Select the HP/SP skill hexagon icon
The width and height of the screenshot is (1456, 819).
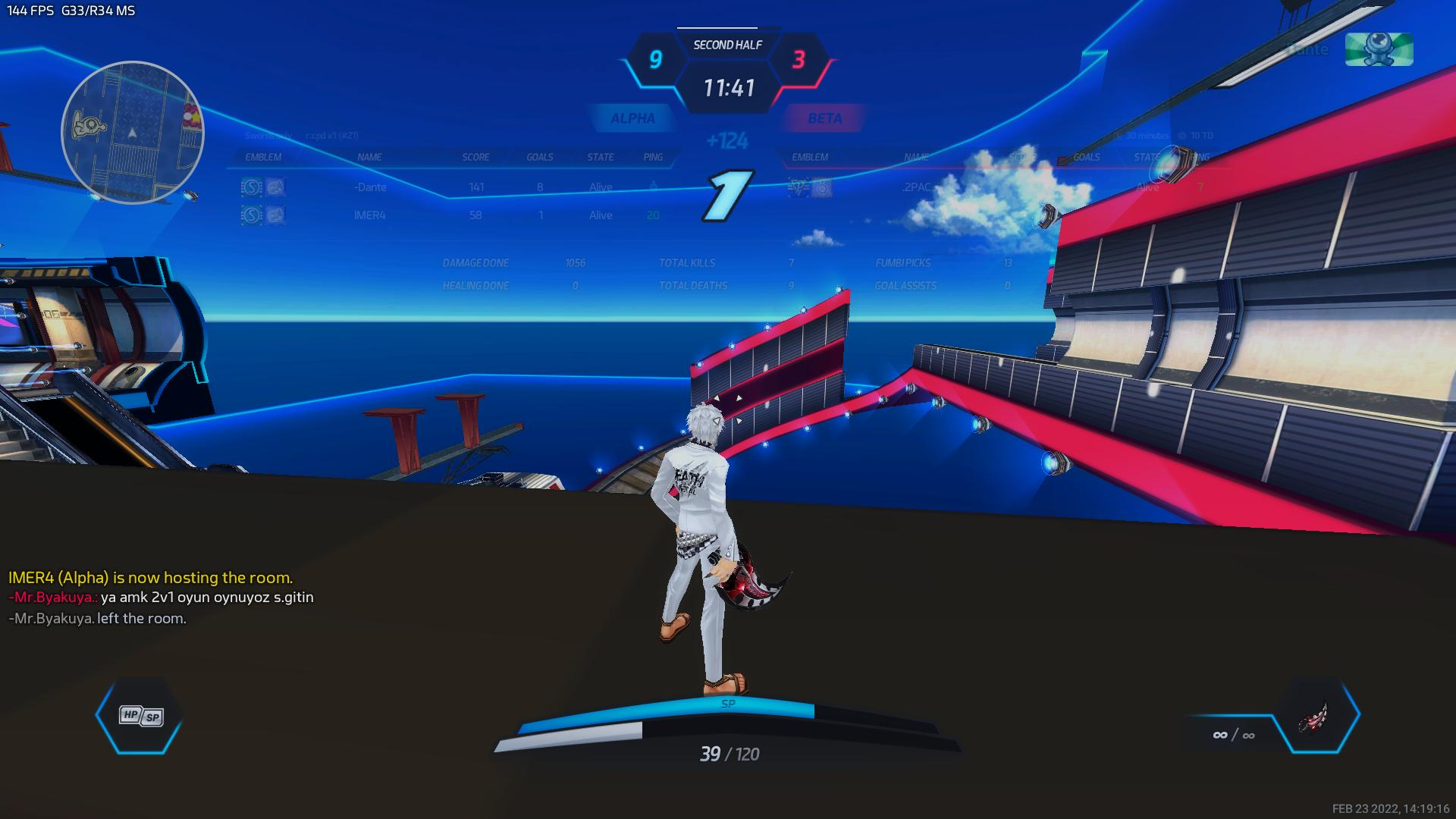pyautogui.click(x=140, y=715)
